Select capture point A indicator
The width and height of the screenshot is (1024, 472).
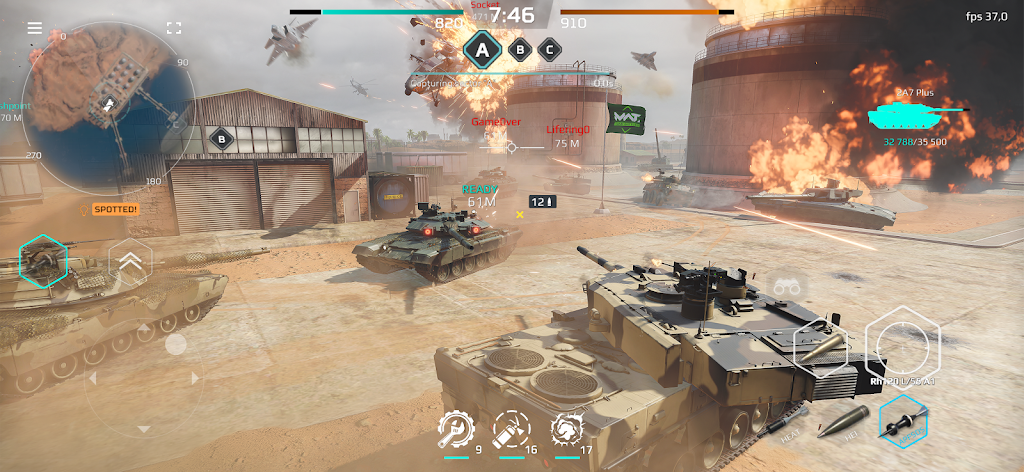(x=484, y=49)
